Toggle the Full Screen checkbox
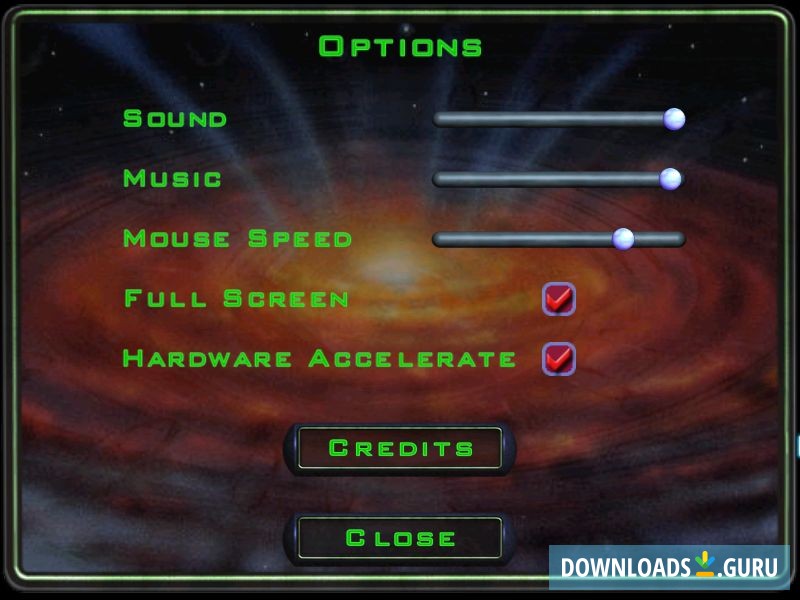 [x=558, y=299]
